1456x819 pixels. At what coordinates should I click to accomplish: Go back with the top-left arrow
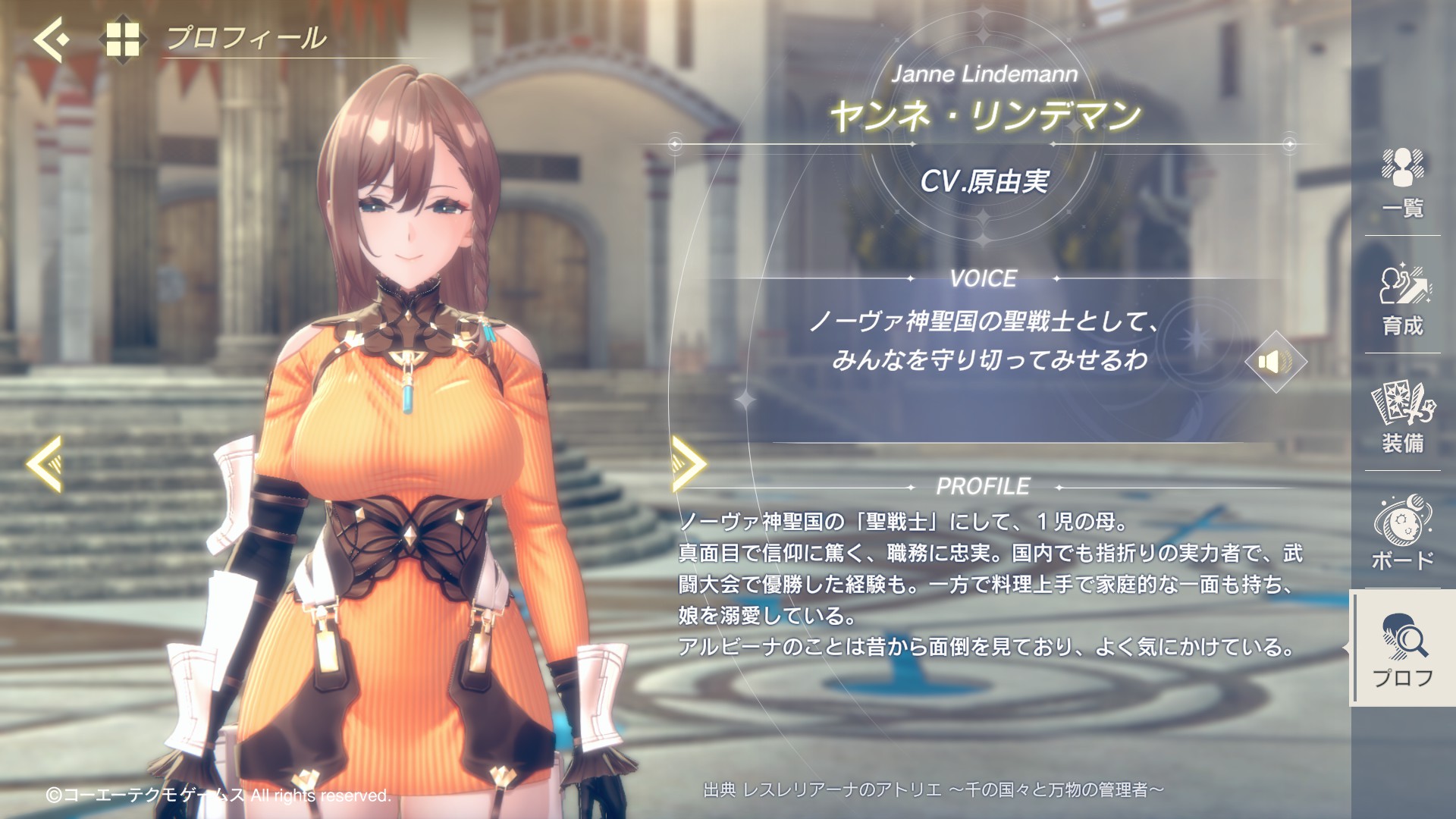point(50,38)
